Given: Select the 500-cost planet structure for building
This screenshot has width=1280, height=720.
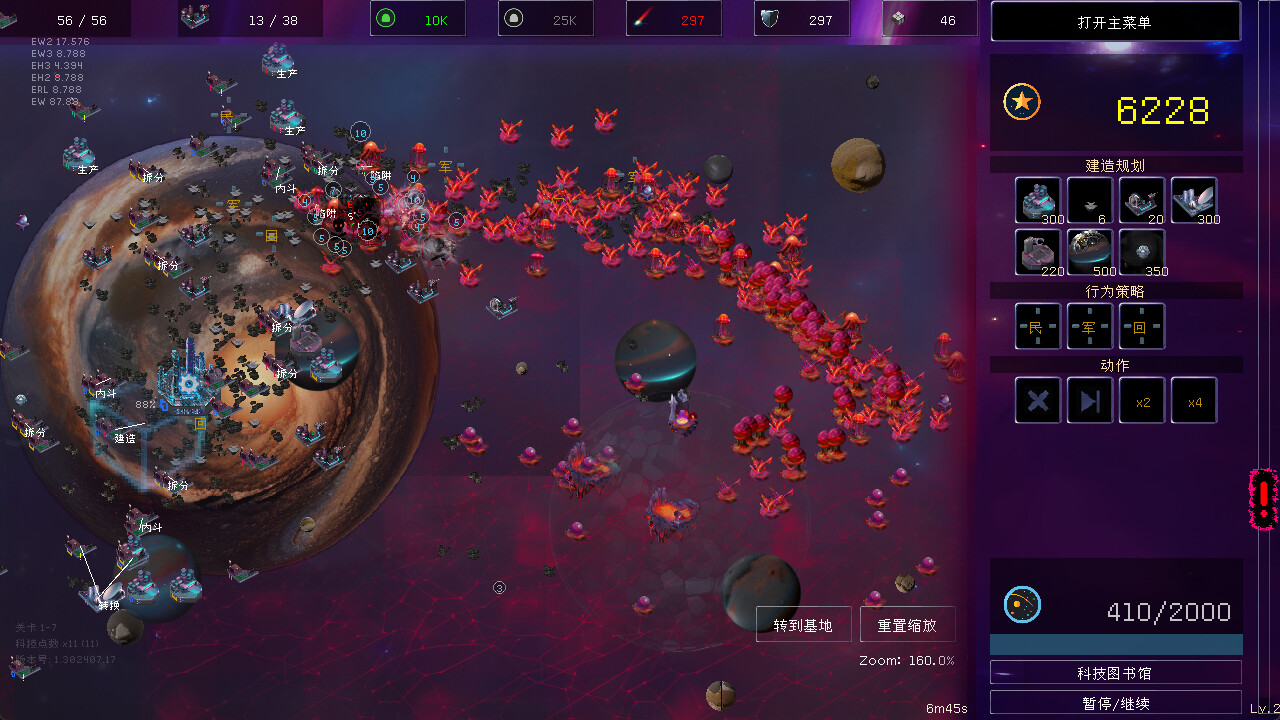Looking at the screenshot, I should tap(1089, 252).
